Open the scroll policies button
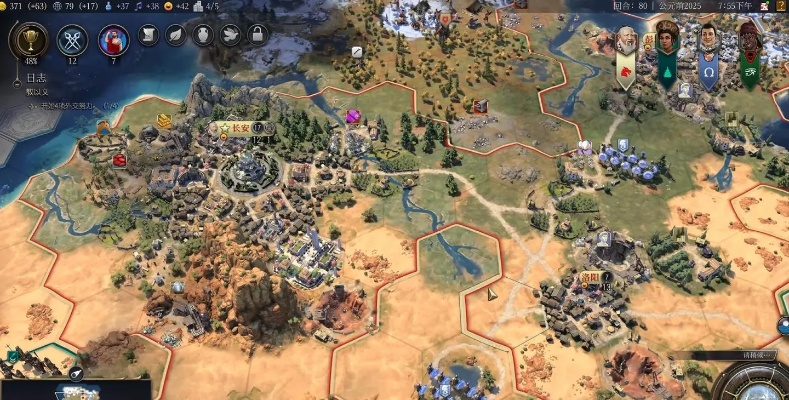 148,36
